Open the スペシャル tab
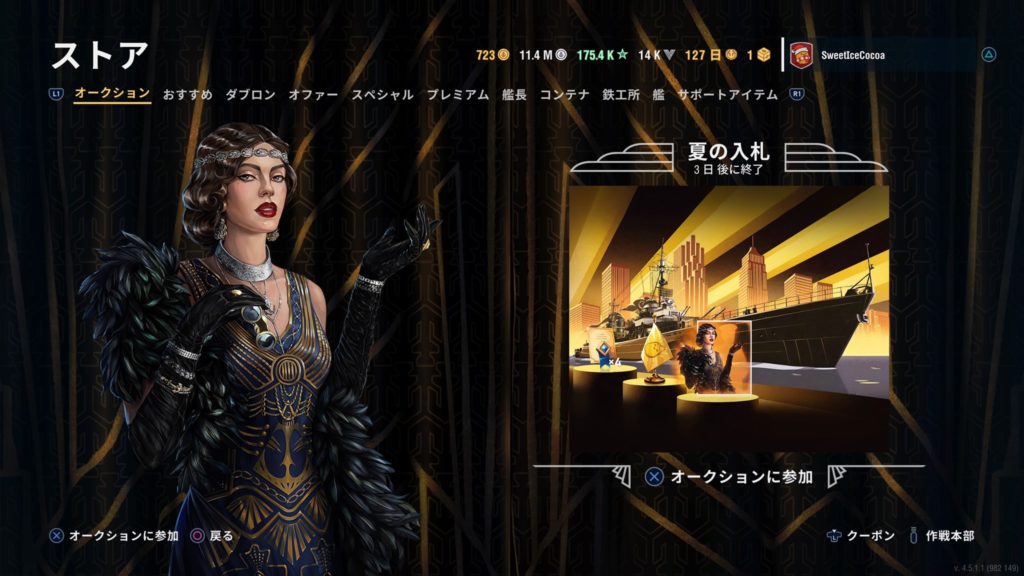This screenshot has height=576, width=1024. pyautogui.click(x=382, y=95)
